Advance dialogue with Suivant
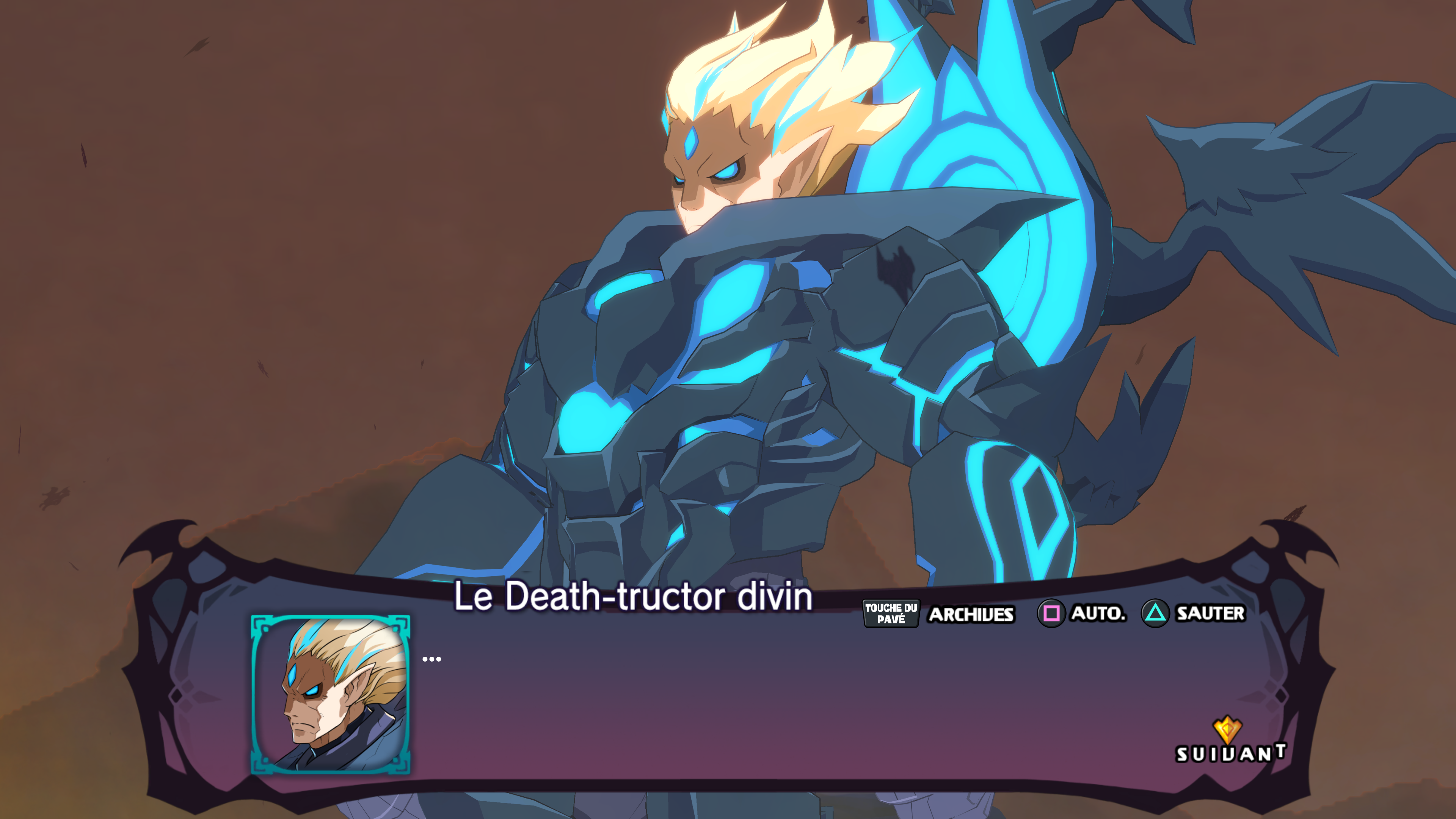Screen dimensions: 1456x819 click(x=1230, y=742)
